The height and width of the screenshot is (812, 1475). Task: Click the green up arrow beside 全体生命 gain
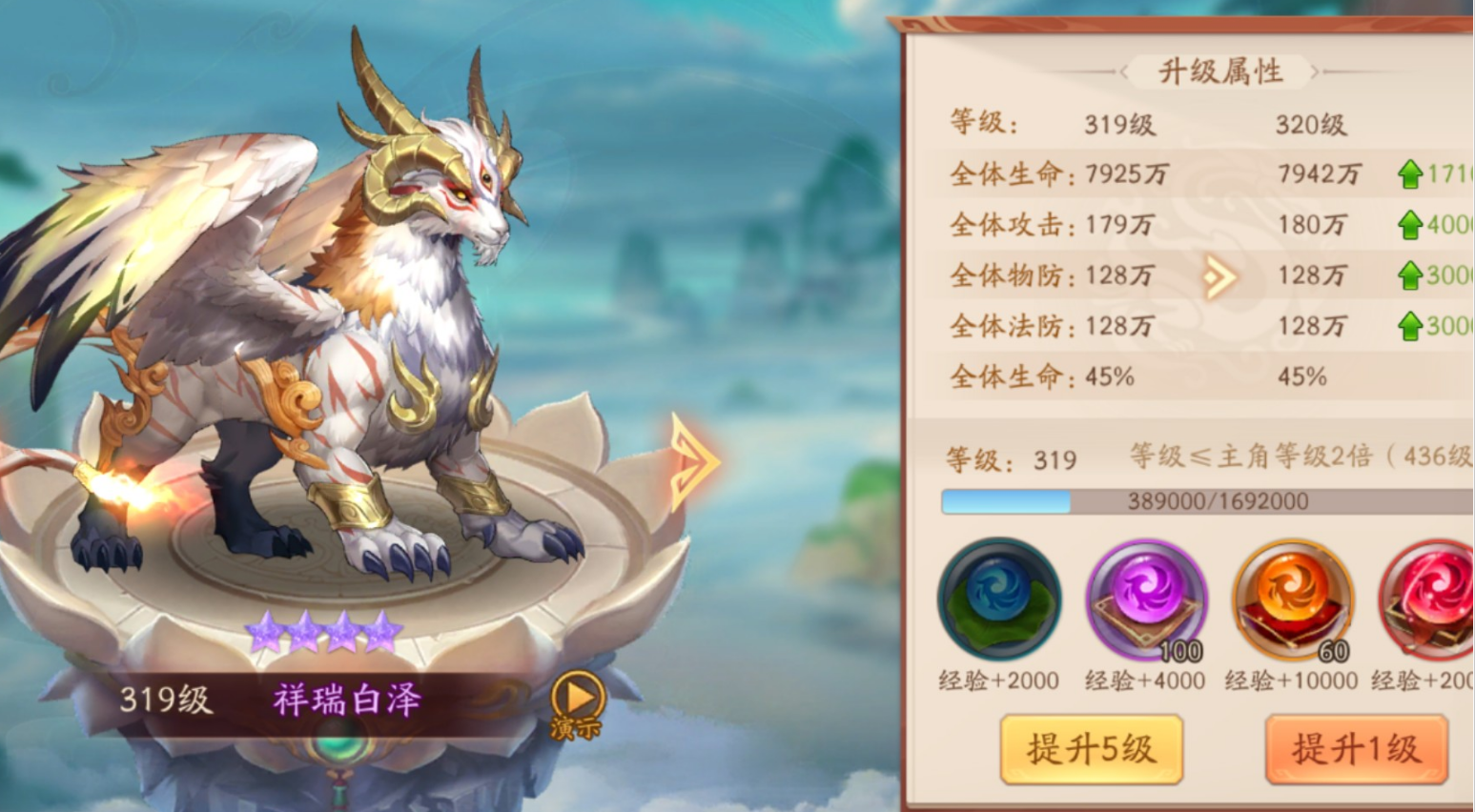pyautogui.click(x=1409, y=175)
